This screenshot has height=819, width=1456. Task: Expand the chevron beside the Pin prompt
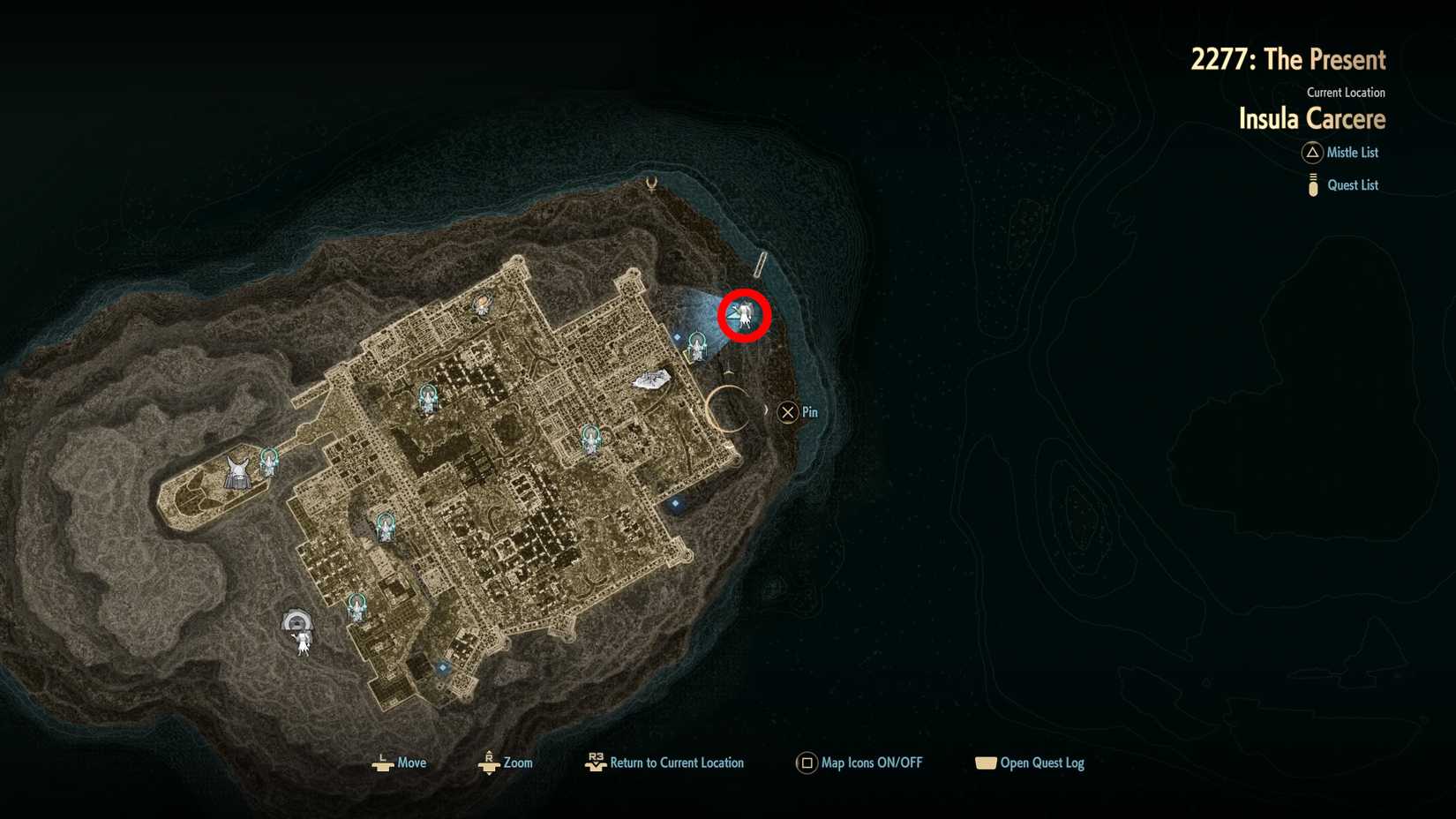point(766,411)
